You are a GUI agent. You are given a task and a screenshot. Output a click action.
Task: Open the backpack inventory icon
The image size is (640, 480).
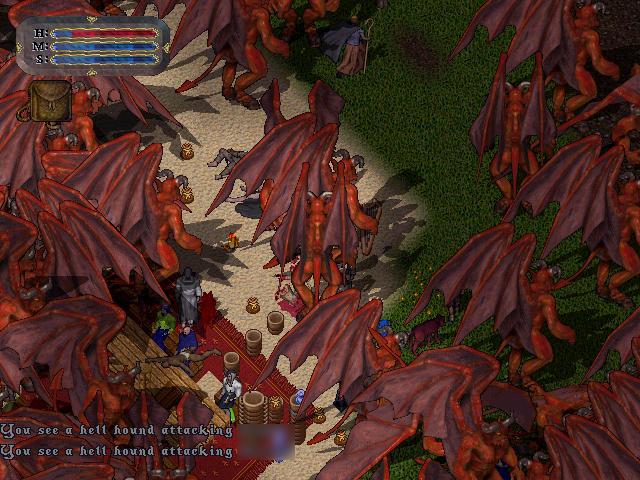48,101
